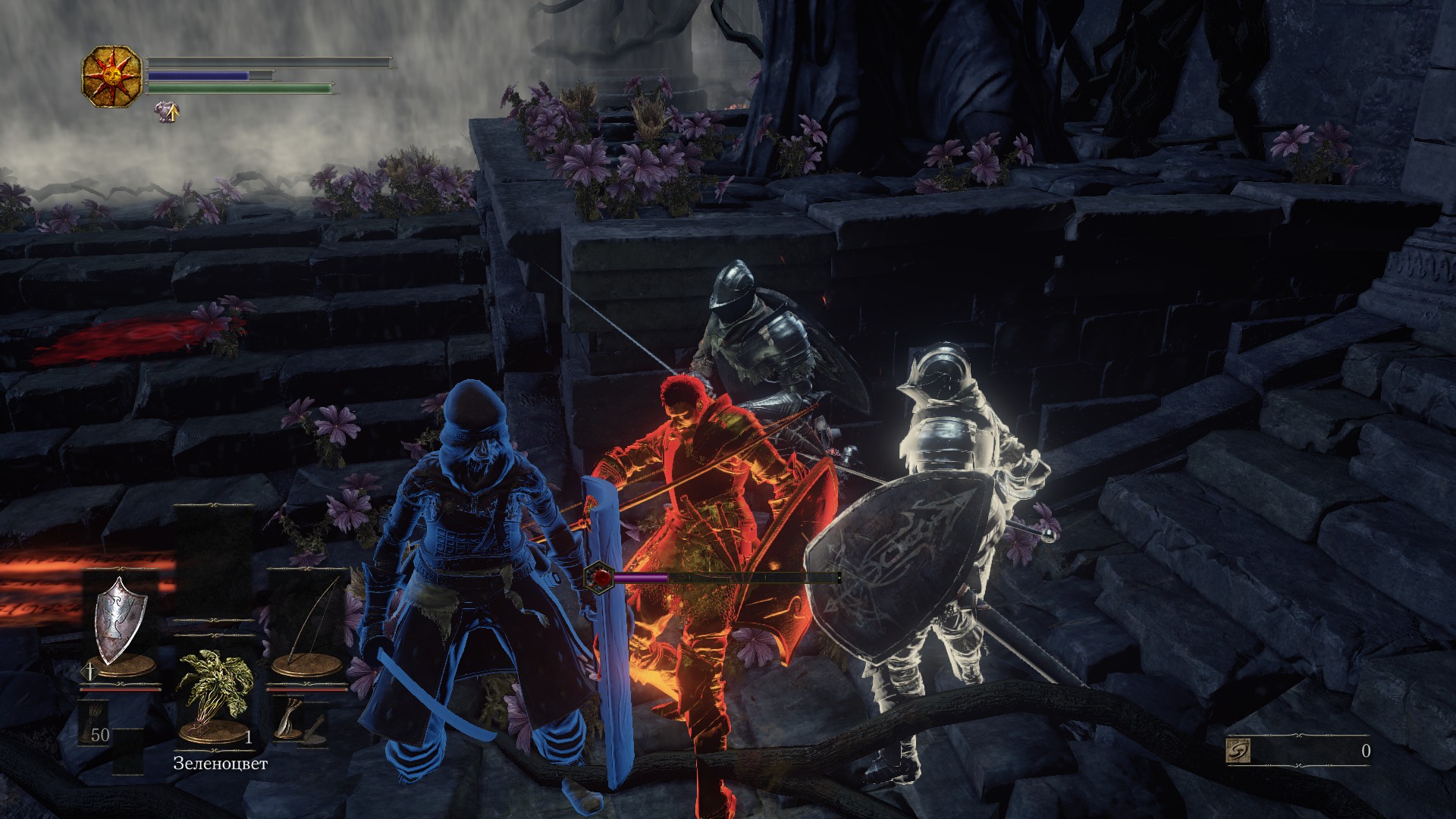Select the left-hand kite shield slot

(120, 623)
